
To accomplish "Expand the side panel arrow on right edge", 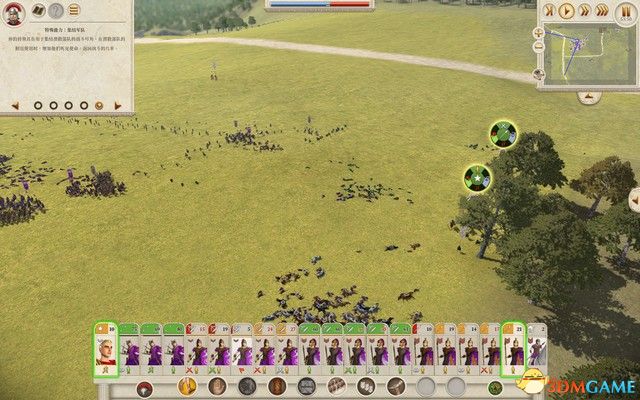I will coord(634,200).
